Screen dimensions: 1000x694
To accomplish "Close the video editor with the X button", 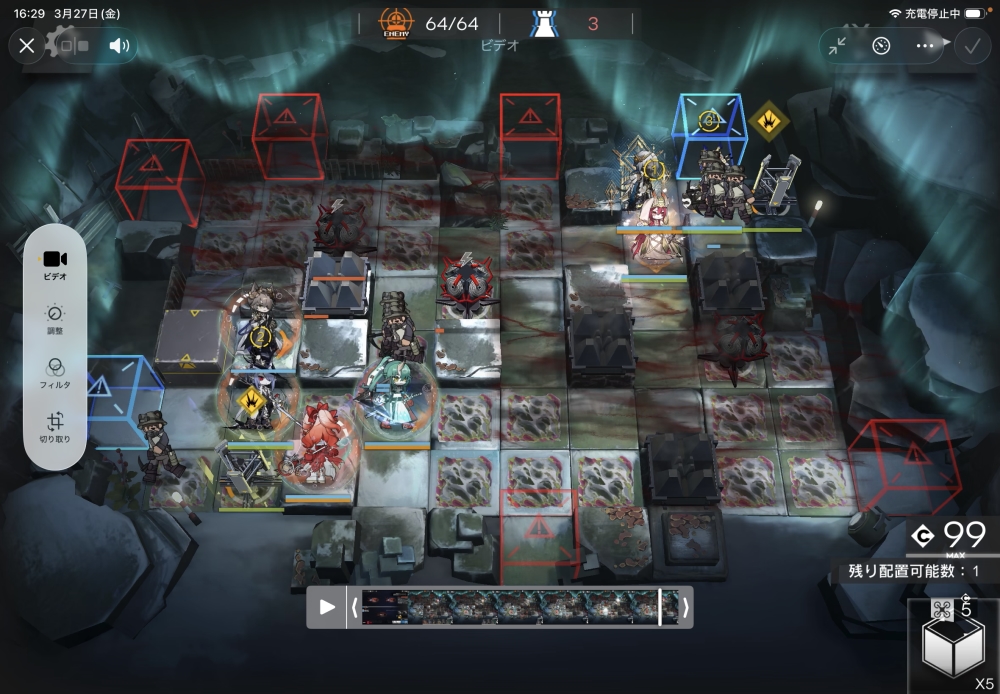I will click(x=27, y=45).
